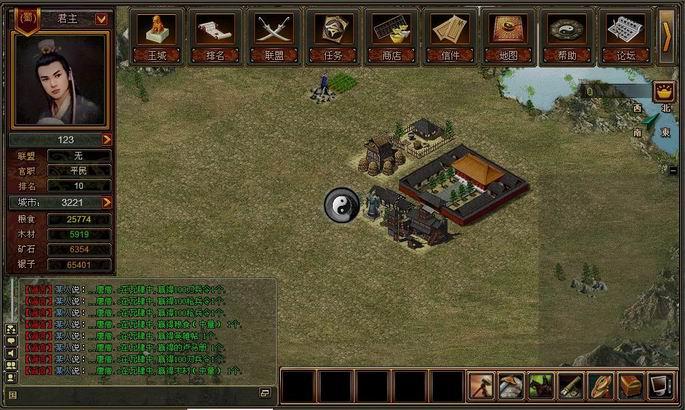Click the ruler character portrait
Image resolution: width=685 pixels, height=410 pixels.
59,80
